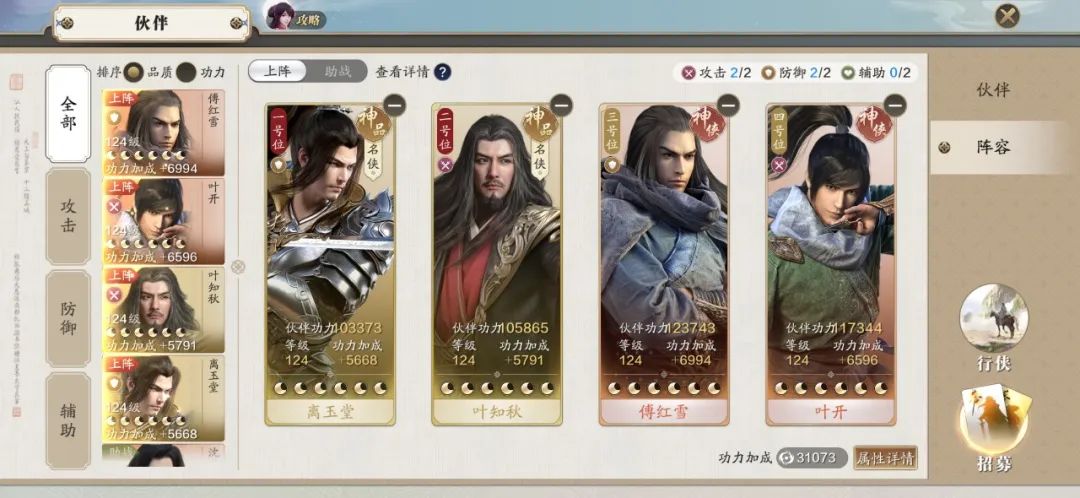Go to the 伙伴 side tab
The width and height of the screenshot is (1080, 498).
[992, 90]
